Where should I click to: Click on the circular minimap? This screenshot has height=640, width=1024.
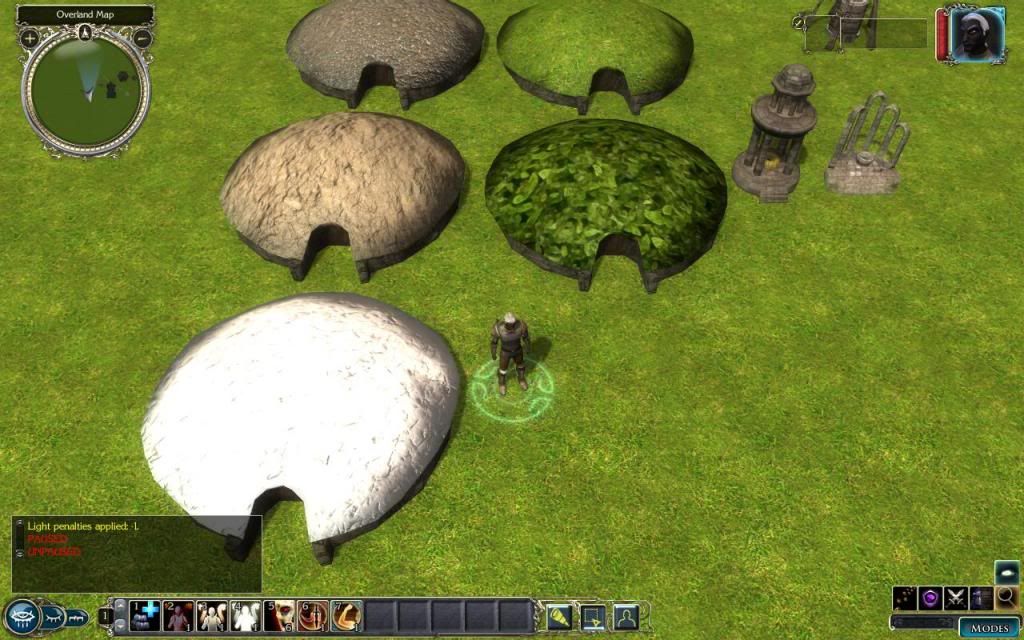(x=85, y=92)
